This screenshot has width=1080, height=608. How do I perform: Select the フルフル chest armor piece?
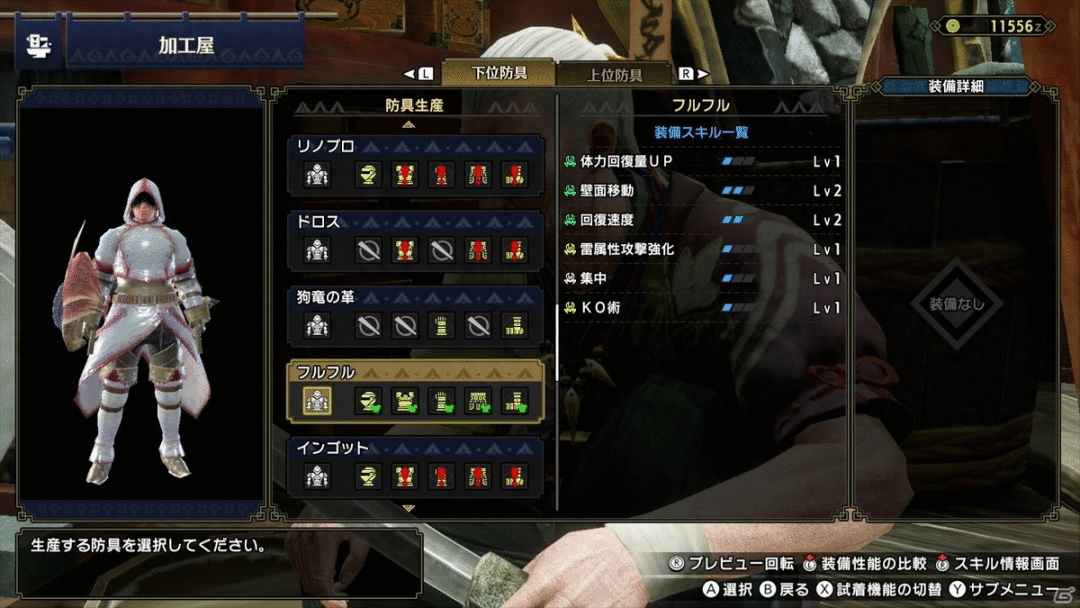point(405,401)
